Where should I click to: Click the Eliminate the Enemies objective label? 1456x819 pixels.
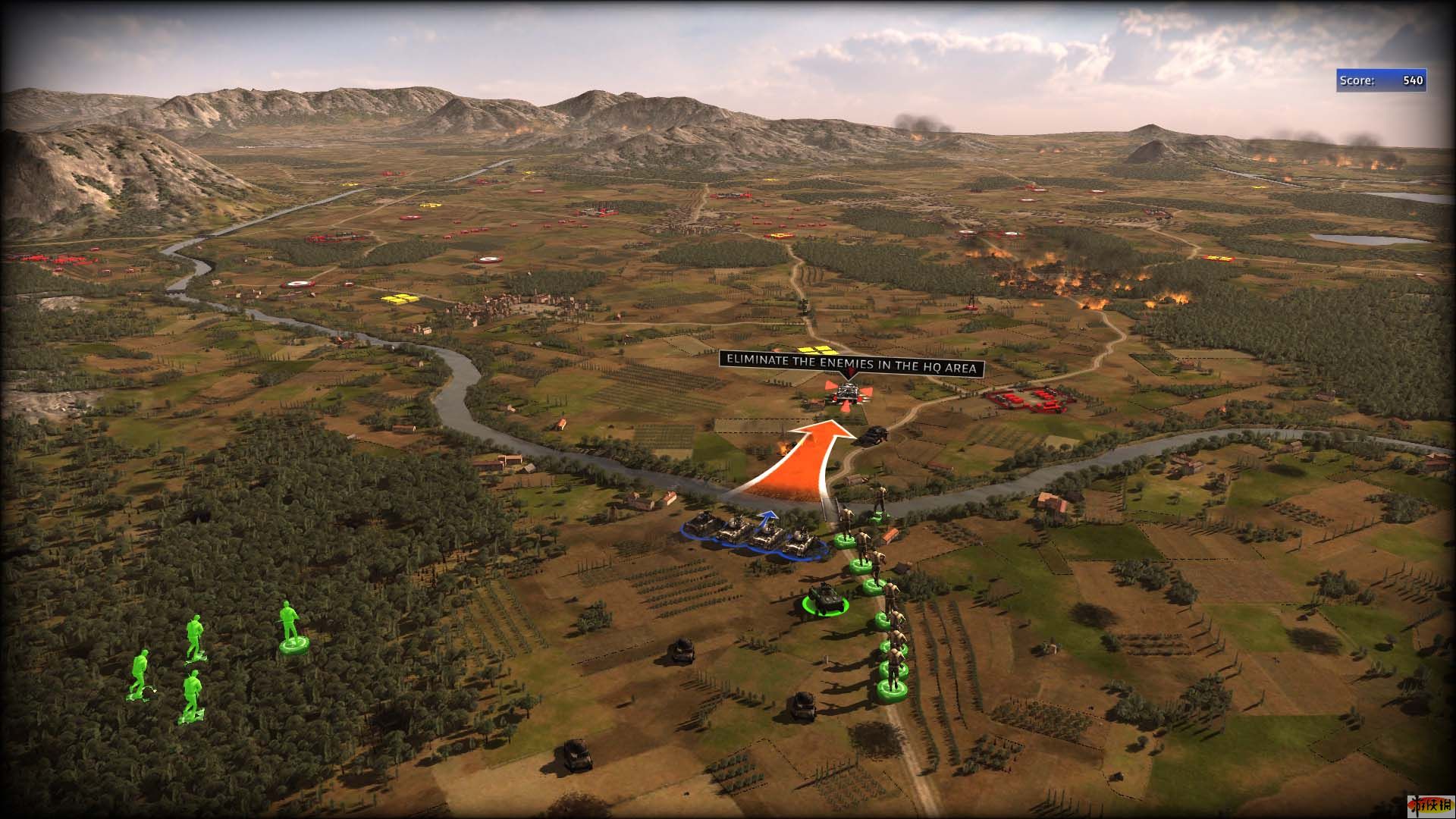[851, 363]
